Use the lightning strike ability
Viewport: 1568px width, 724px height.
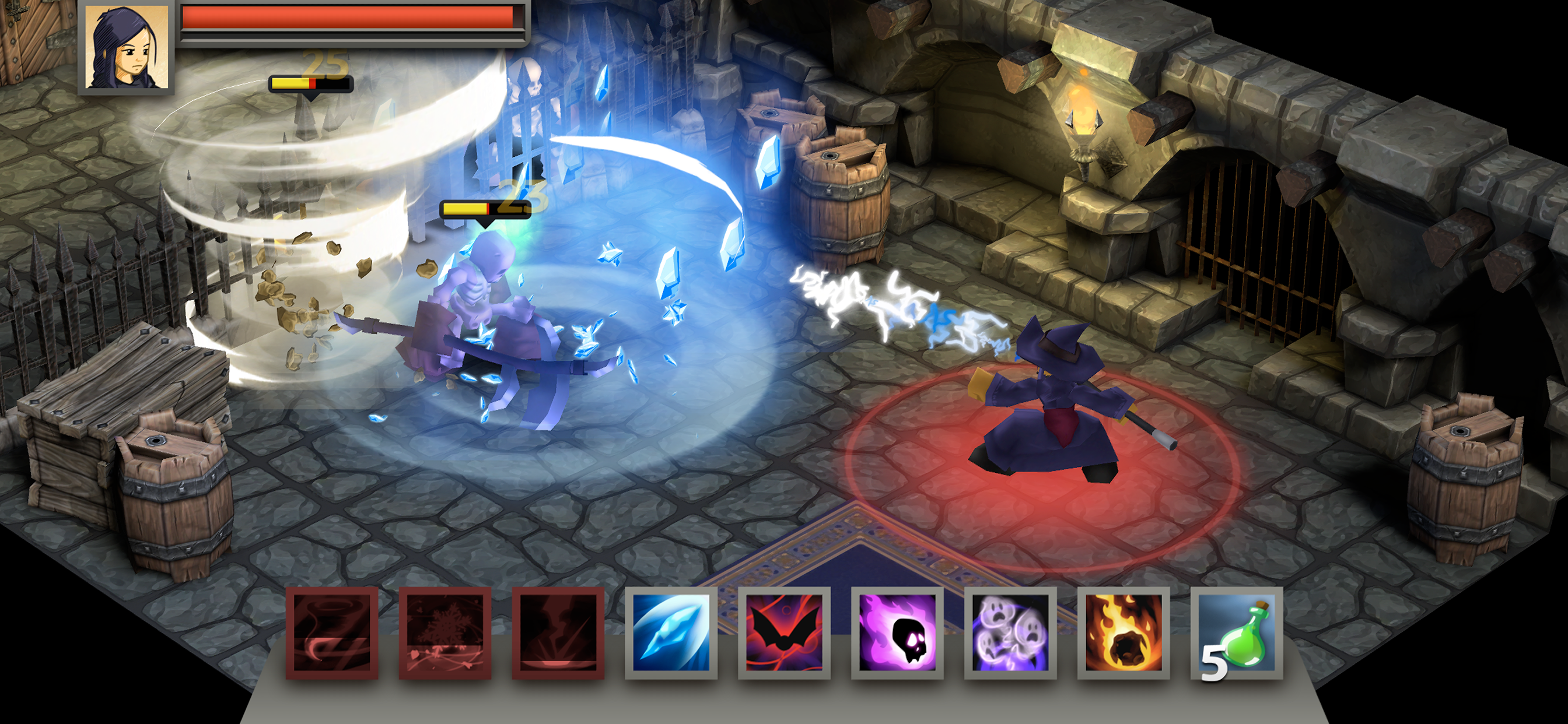(558, 632)
